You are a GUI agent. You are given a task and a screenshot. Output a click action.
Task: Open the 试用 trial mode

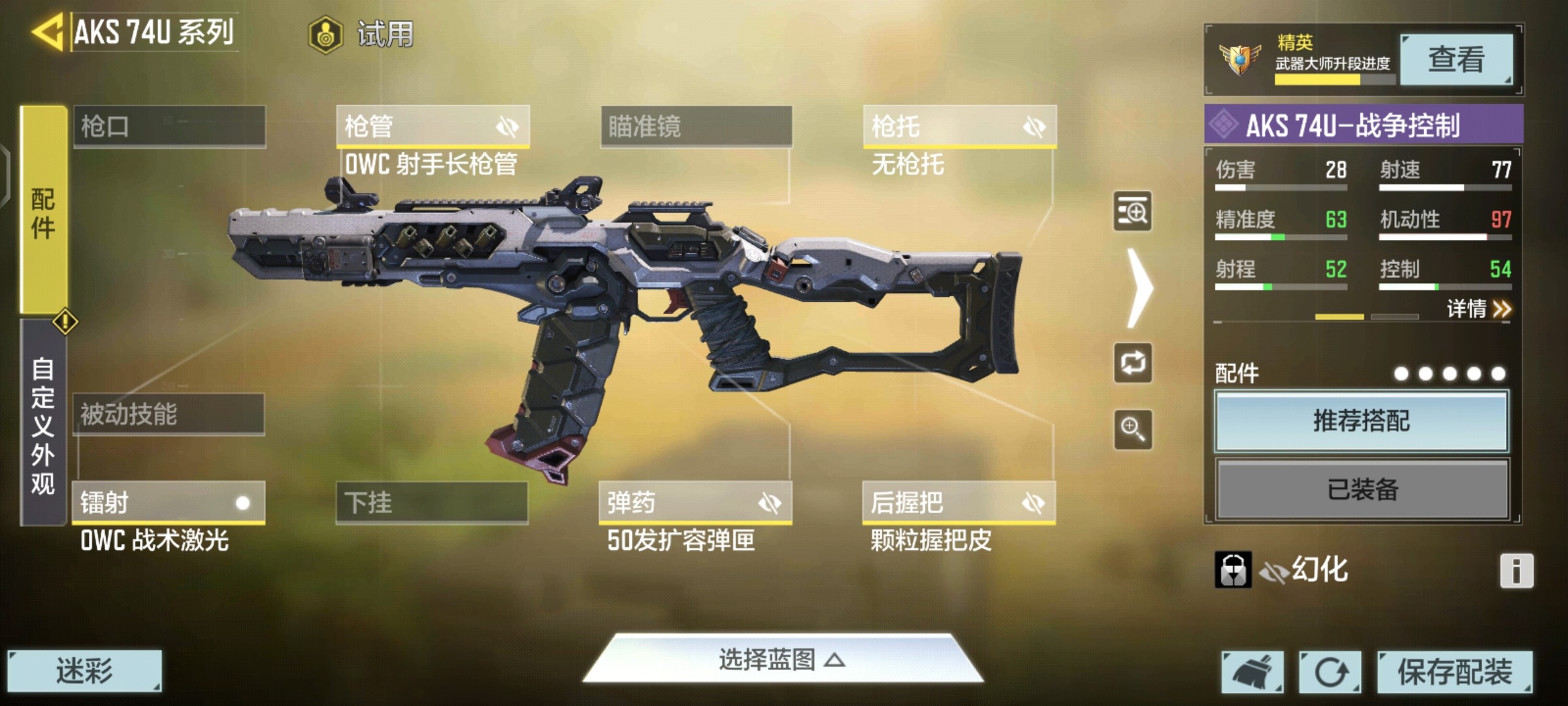pyautogui.click(x=362, y=34)
